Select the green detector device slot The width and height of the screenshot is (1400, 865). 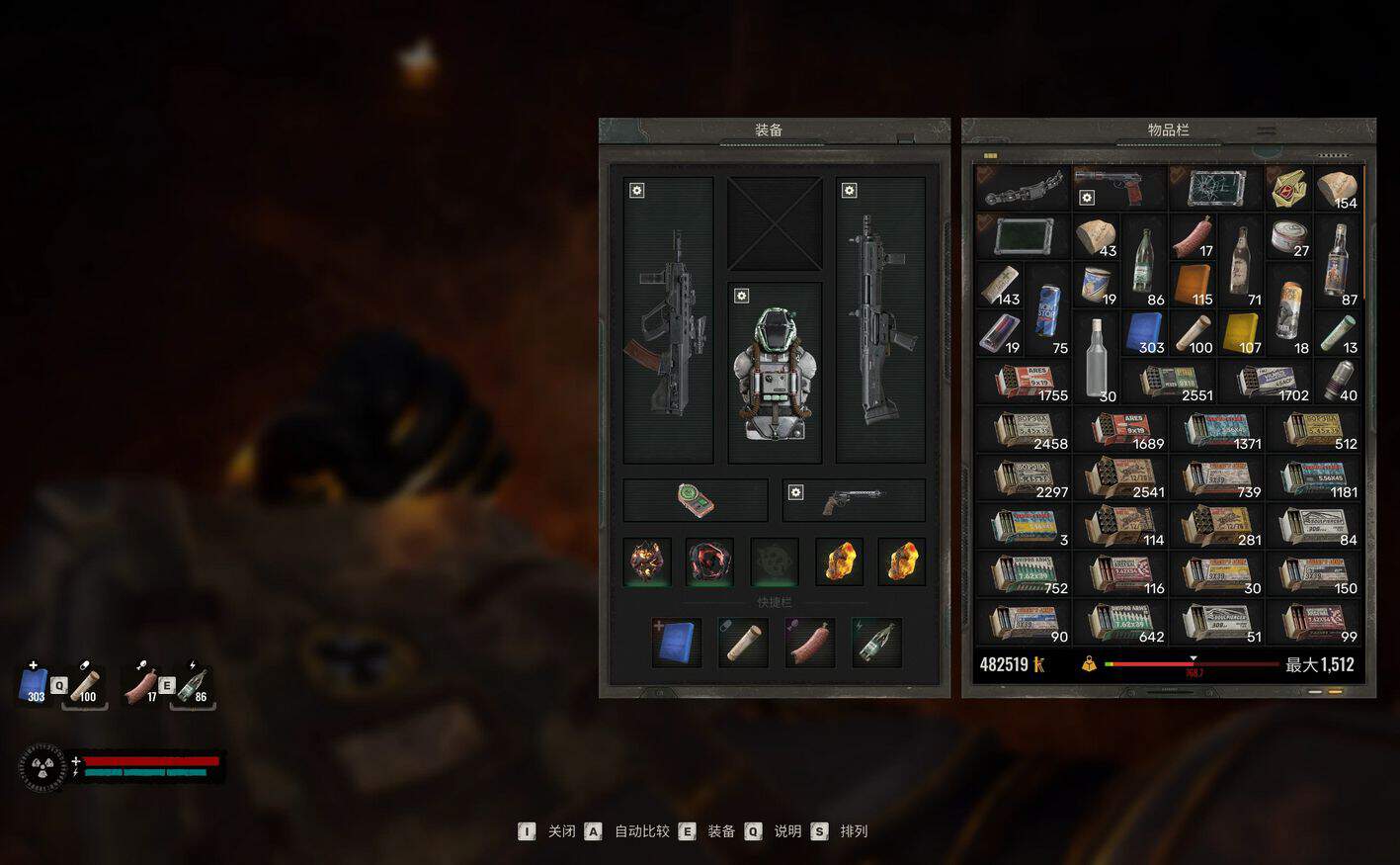click(695, 500)
